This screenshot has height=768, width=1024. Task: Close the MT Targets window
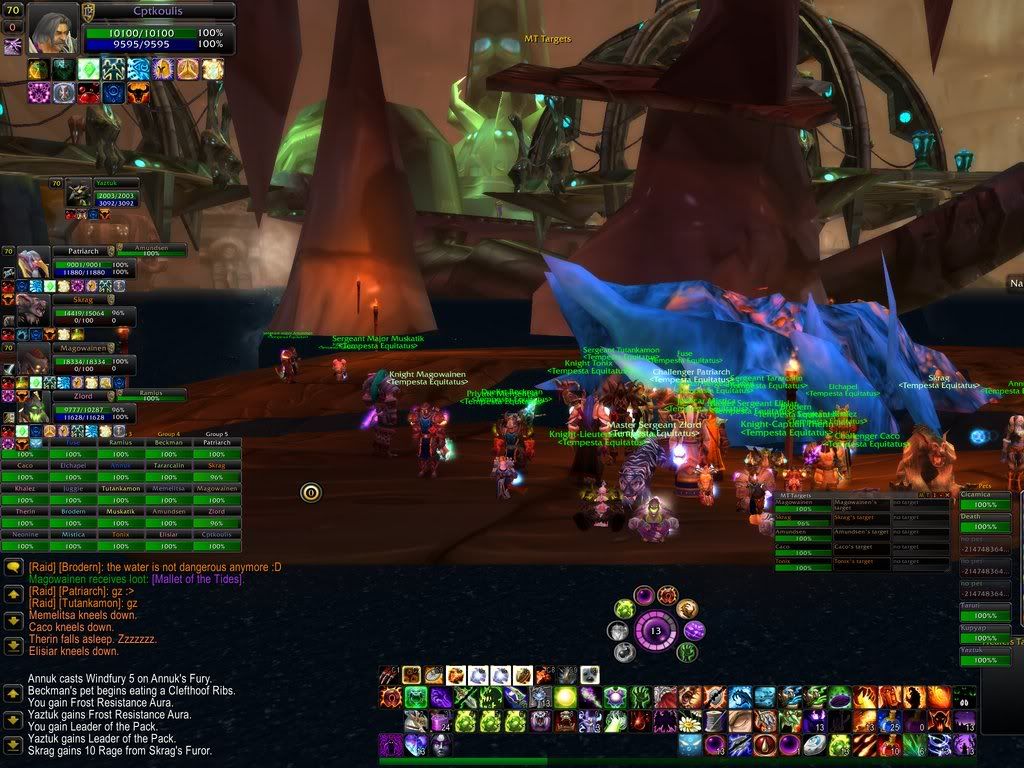[946, 495]
